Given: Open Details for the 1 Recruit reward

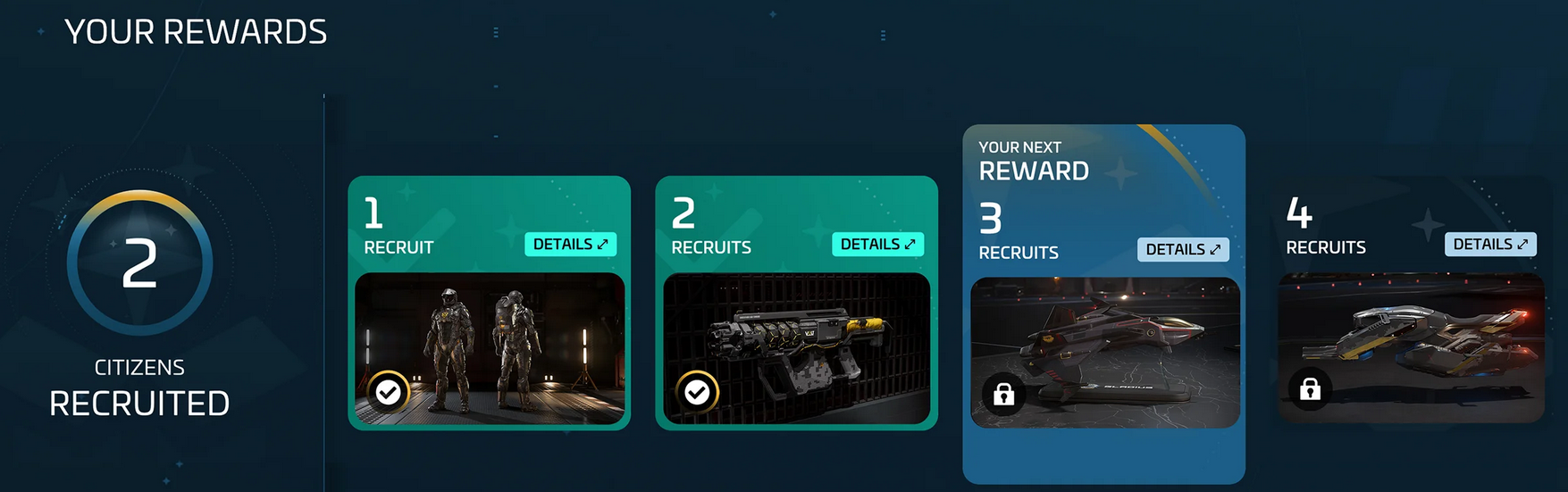Looking at the screenshot, I should click(x=570, y=245).
